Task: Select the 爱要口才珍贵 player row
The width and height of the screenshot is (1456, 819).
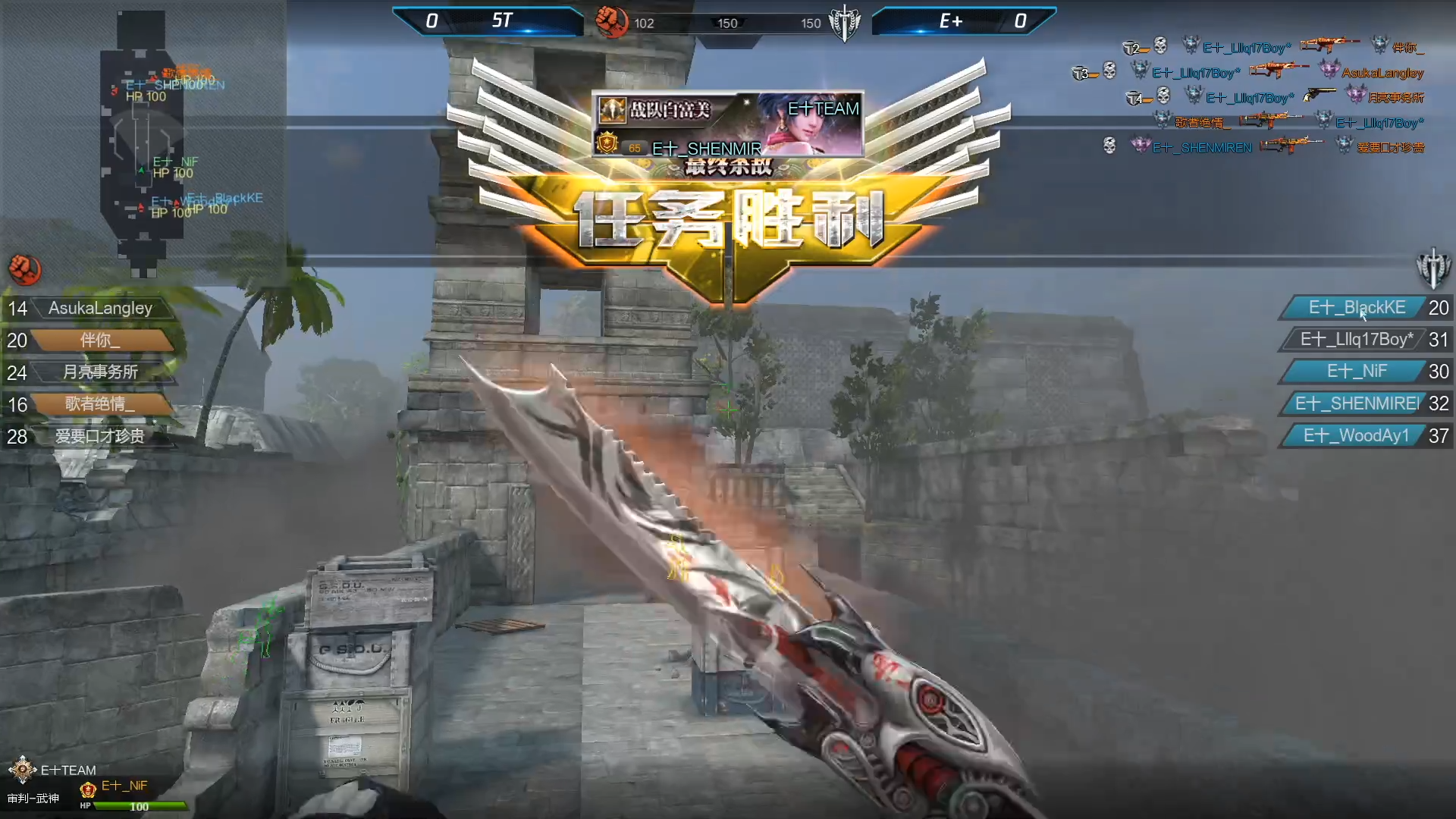Action: 100,436
